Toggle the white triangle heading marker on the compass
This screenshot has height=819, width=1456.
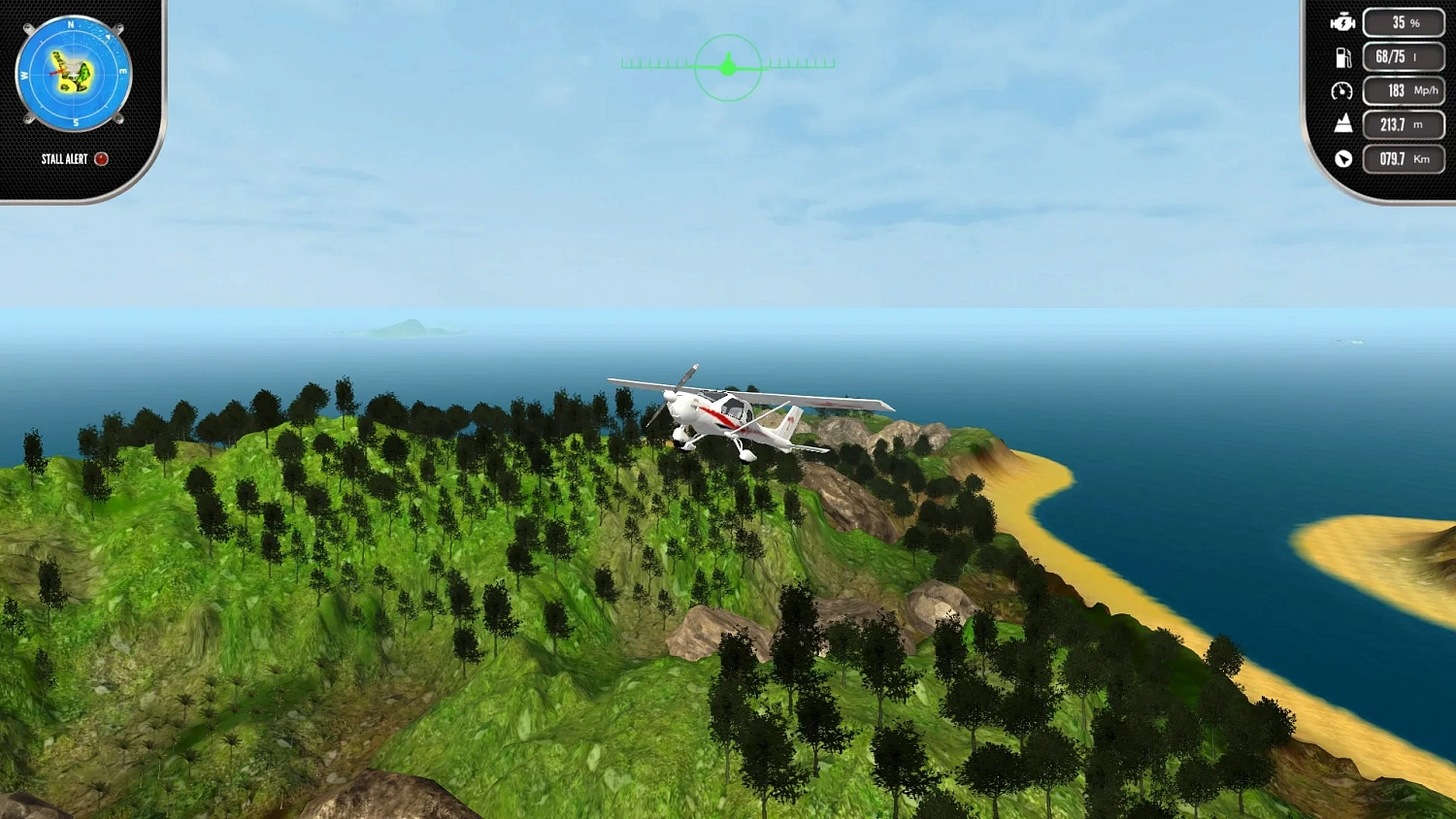[x=107, y=37]
